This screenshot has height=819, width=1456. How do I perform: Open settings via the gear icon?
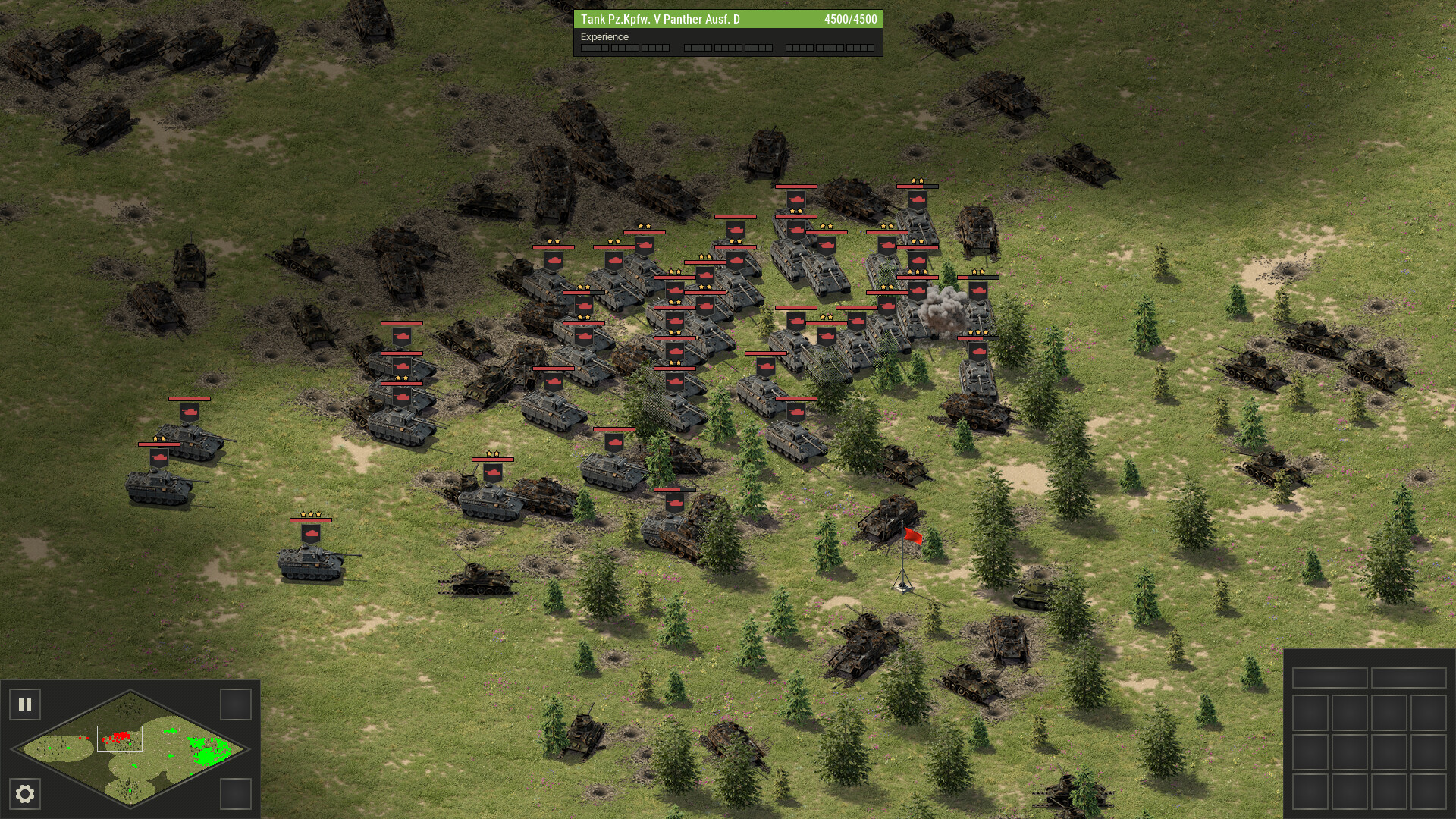27,794
